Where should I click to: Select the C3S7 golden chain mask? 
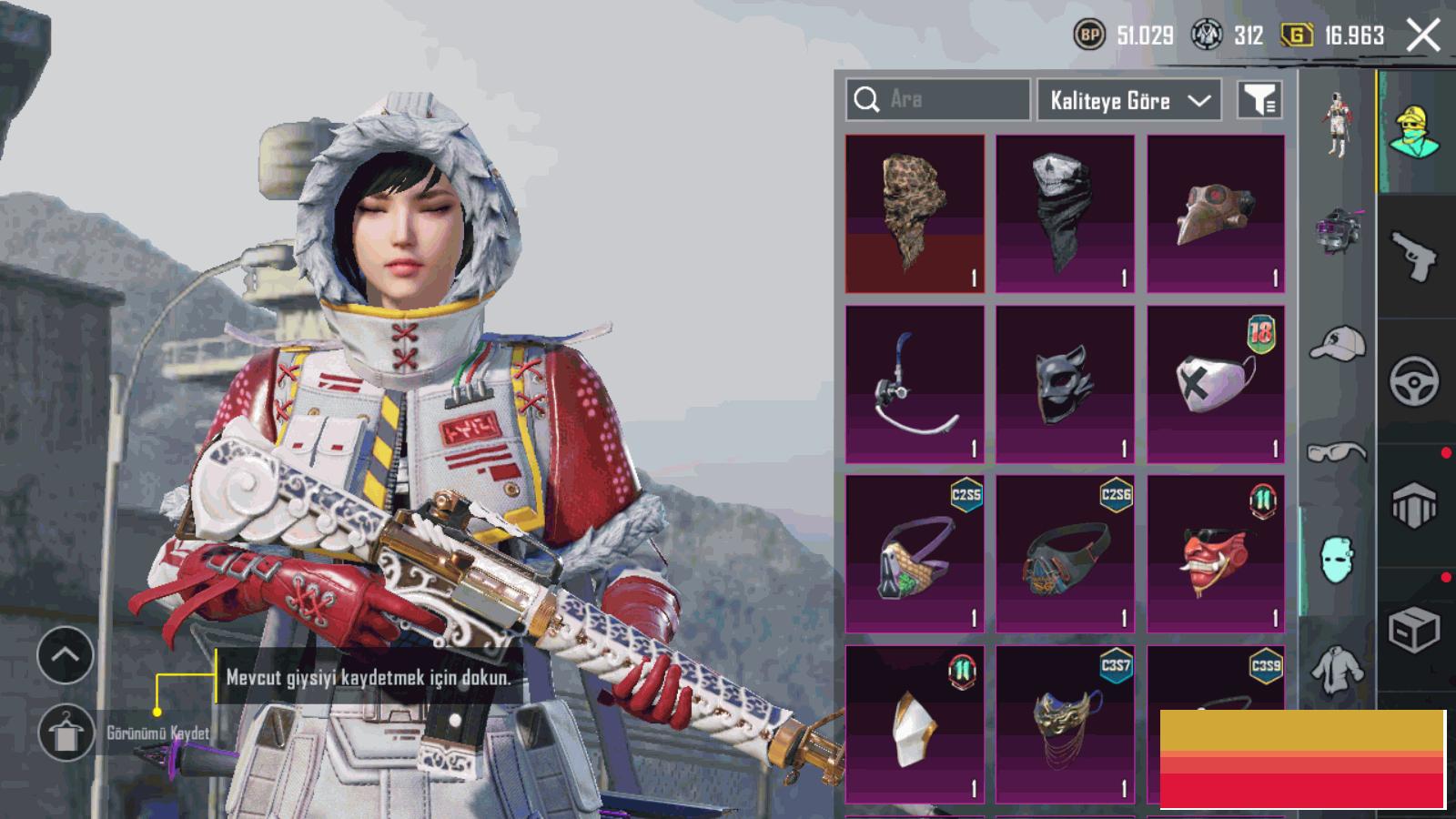(1065, 724)
